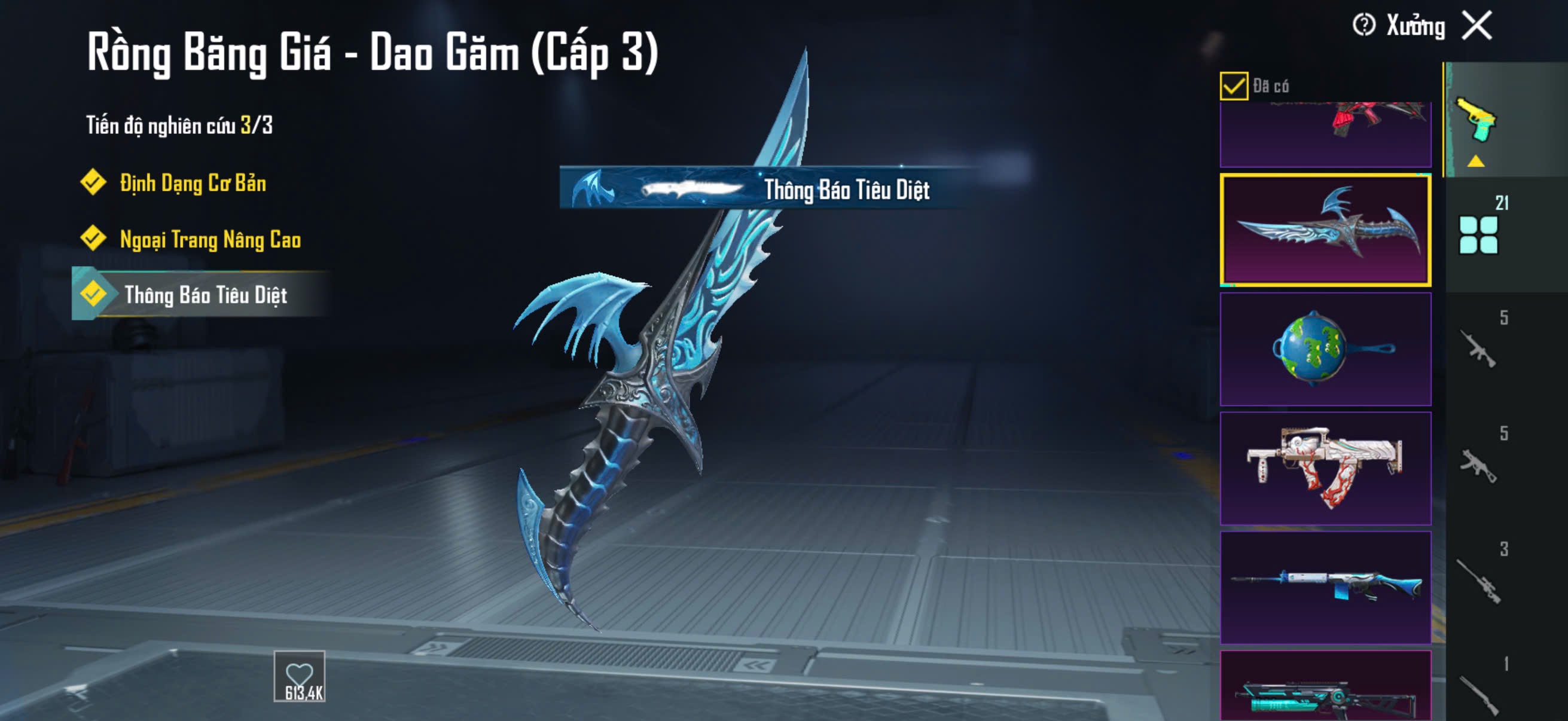1568x721 pixels.
Task: Choose the white and red Groza skin
Action: pos(1325,469)
